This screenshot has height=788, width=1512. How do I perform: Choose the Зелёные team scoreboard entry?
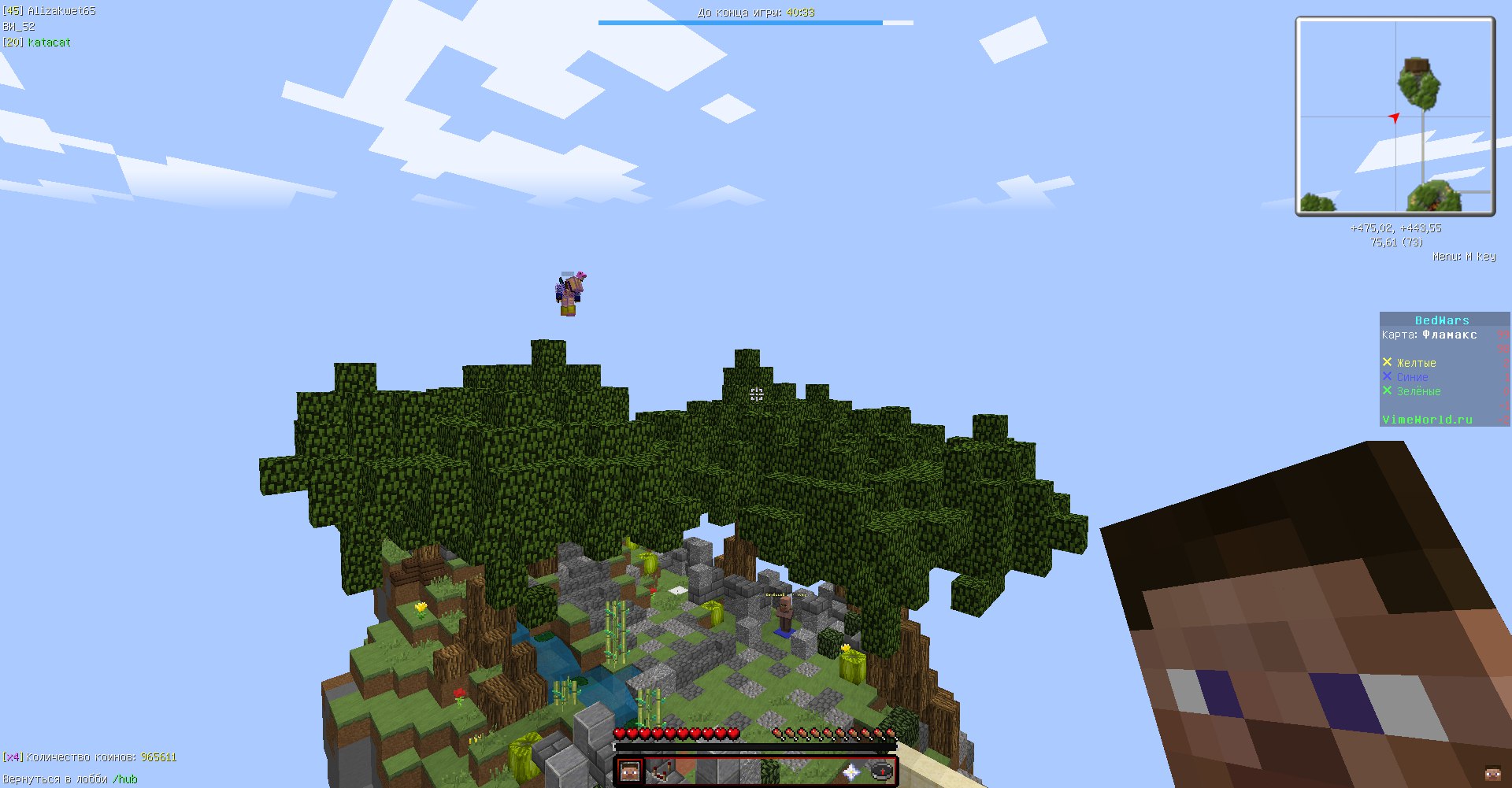coord(1418,391)
